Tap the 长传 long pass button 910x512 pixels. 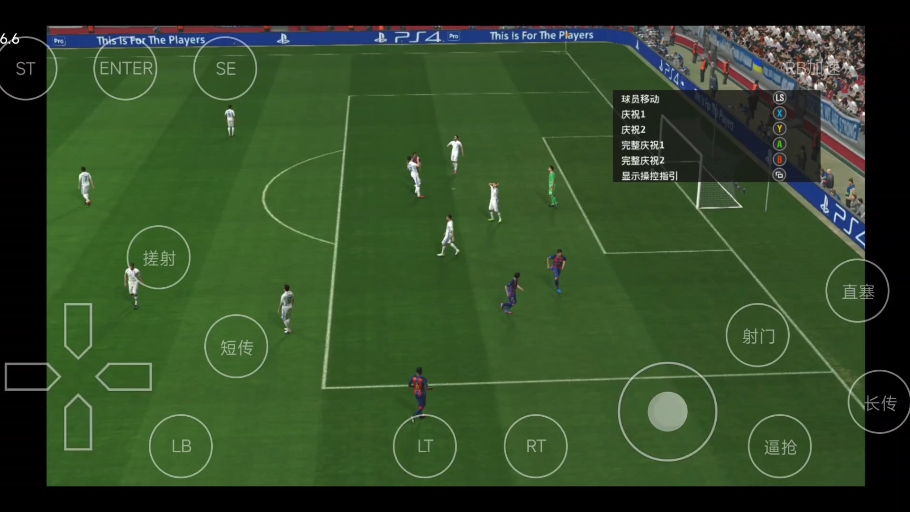(x=880, y=402)
